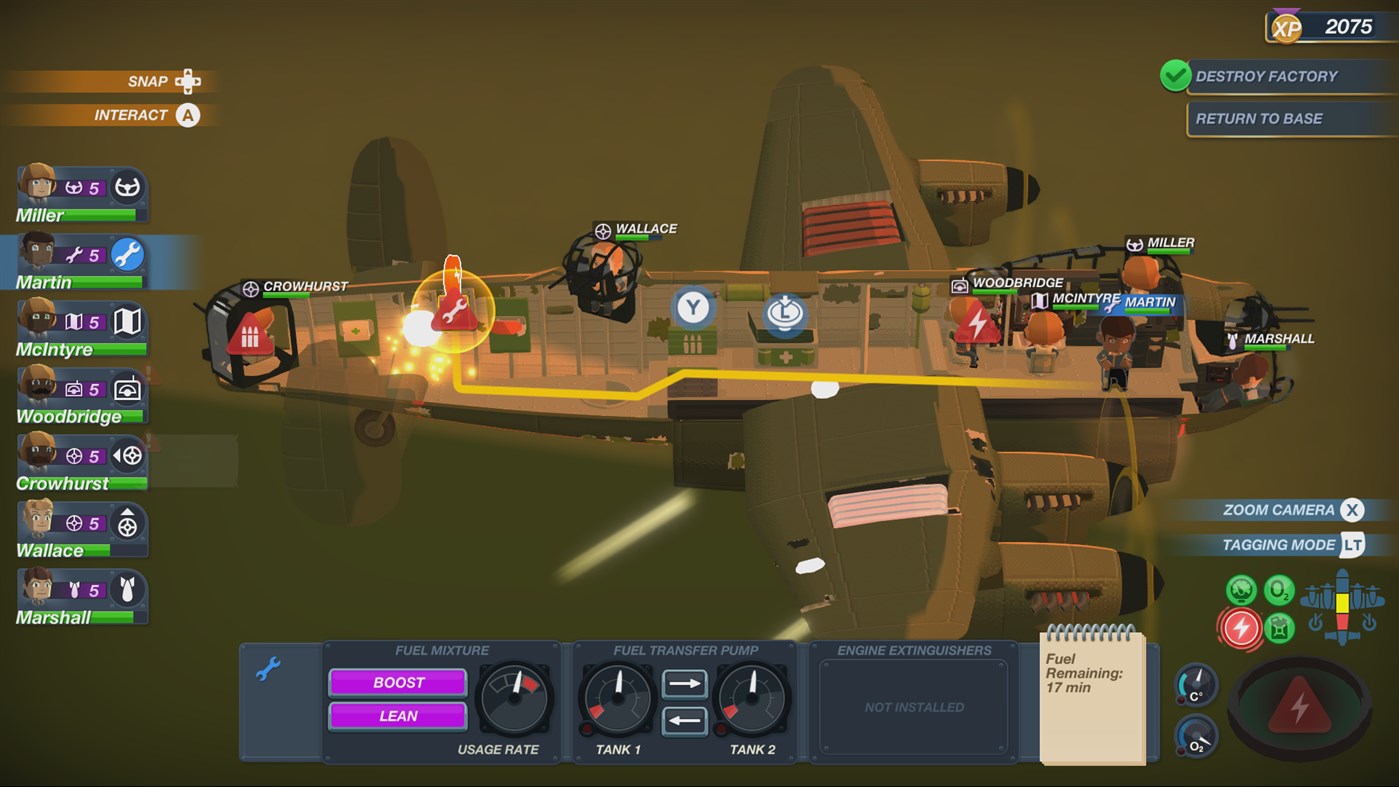Enable LEAN fuel mixture
The width and height of the screenshot is (1399, 787).
click(x=397, y=716)
